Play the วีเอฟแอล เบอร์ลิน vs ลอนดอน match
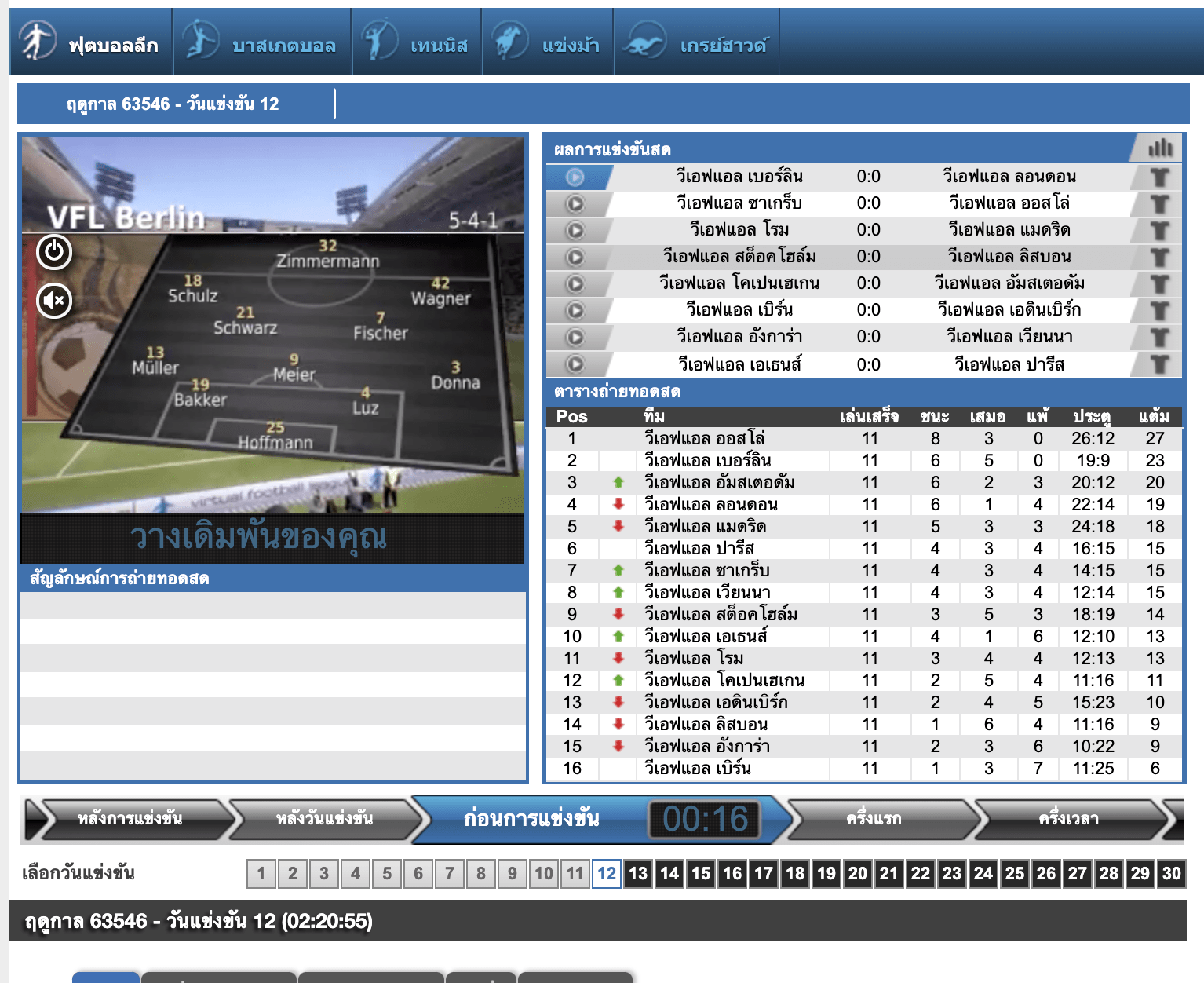Screen dimensions: 1204x983 [x=575, y=177]
